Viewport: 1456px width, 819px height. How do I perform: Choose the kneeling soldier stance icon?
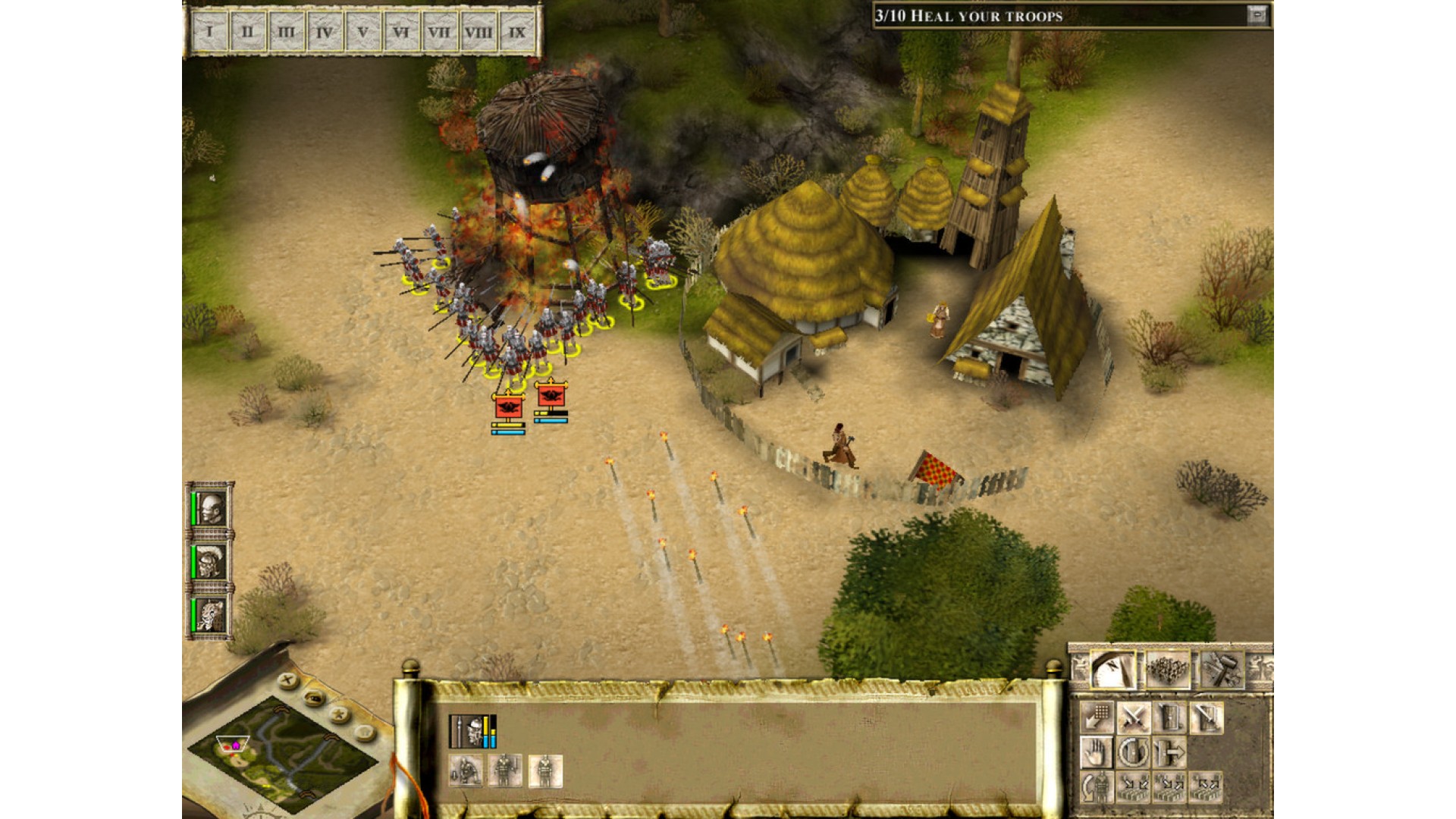(466, 771)
